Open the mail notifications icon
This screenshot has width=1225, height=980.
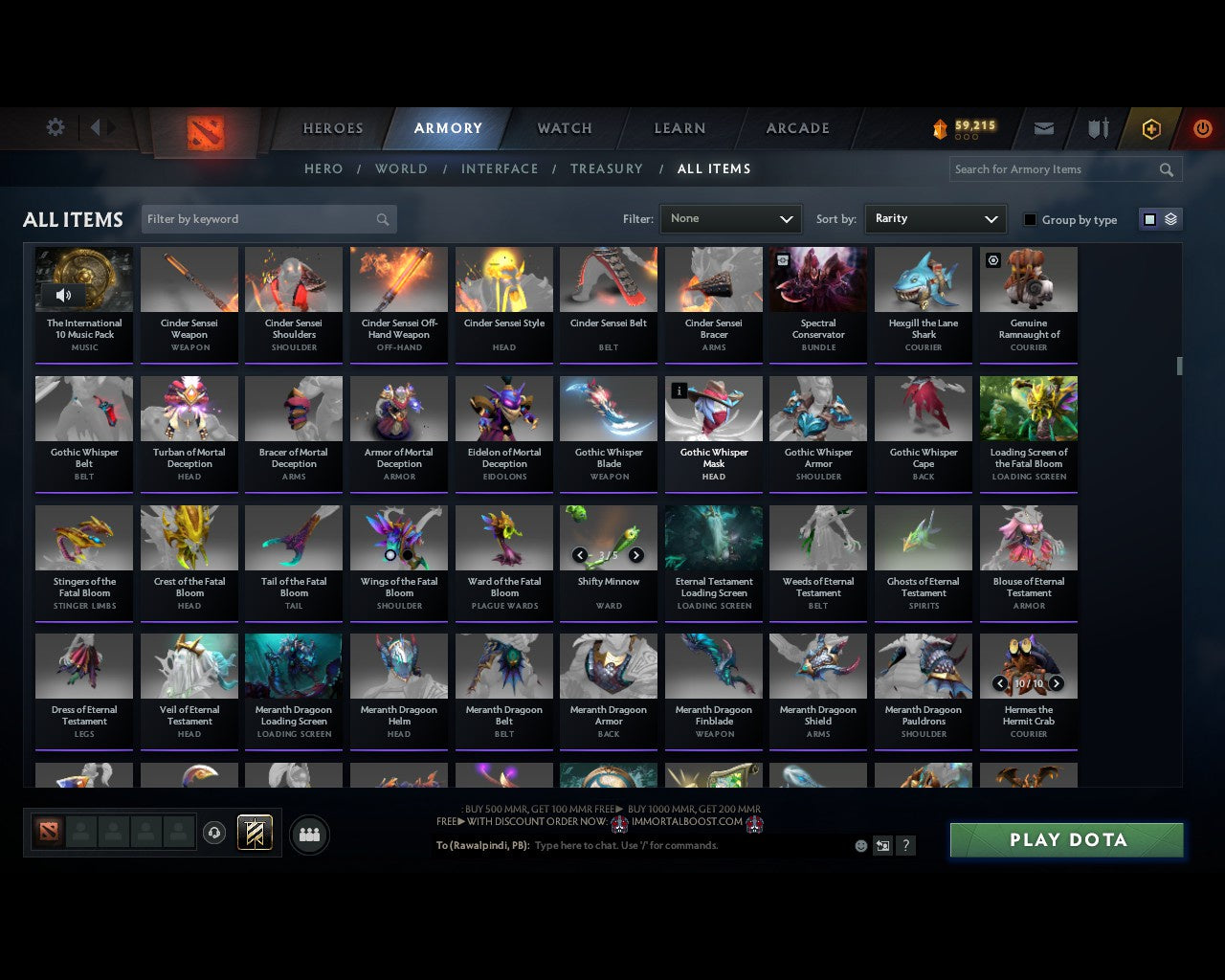pos(1043,128)
